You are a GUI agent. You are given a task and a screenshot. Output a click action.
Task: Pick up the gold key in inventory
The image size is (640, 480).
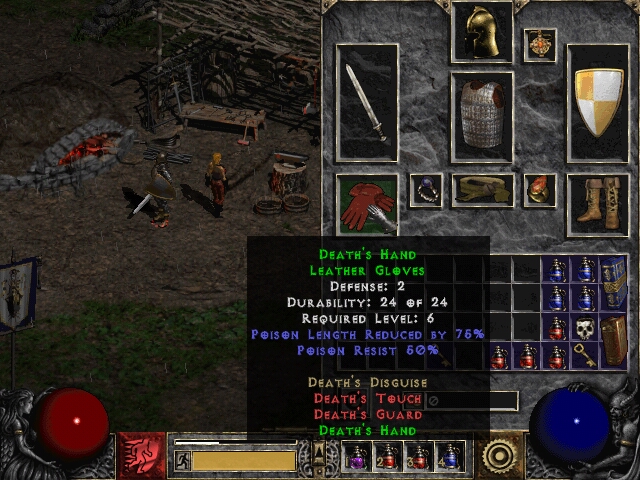583,355
